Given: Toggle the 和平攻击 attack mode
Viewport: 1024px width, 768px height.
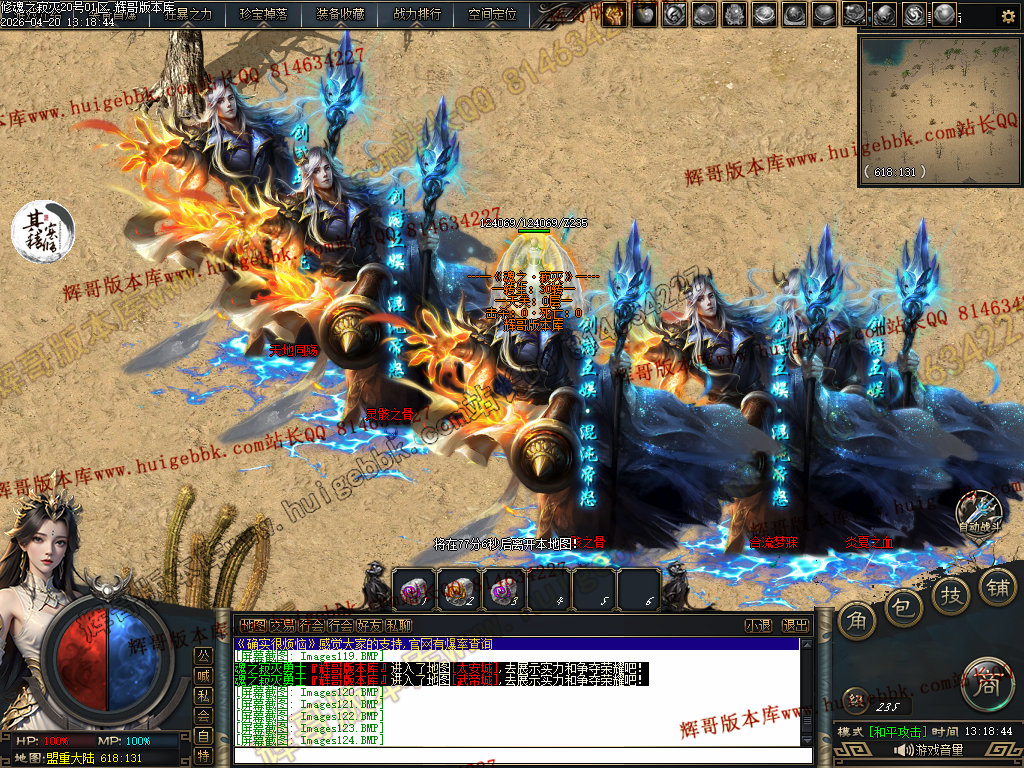Looking at the screenshot, I should (900, 732).
